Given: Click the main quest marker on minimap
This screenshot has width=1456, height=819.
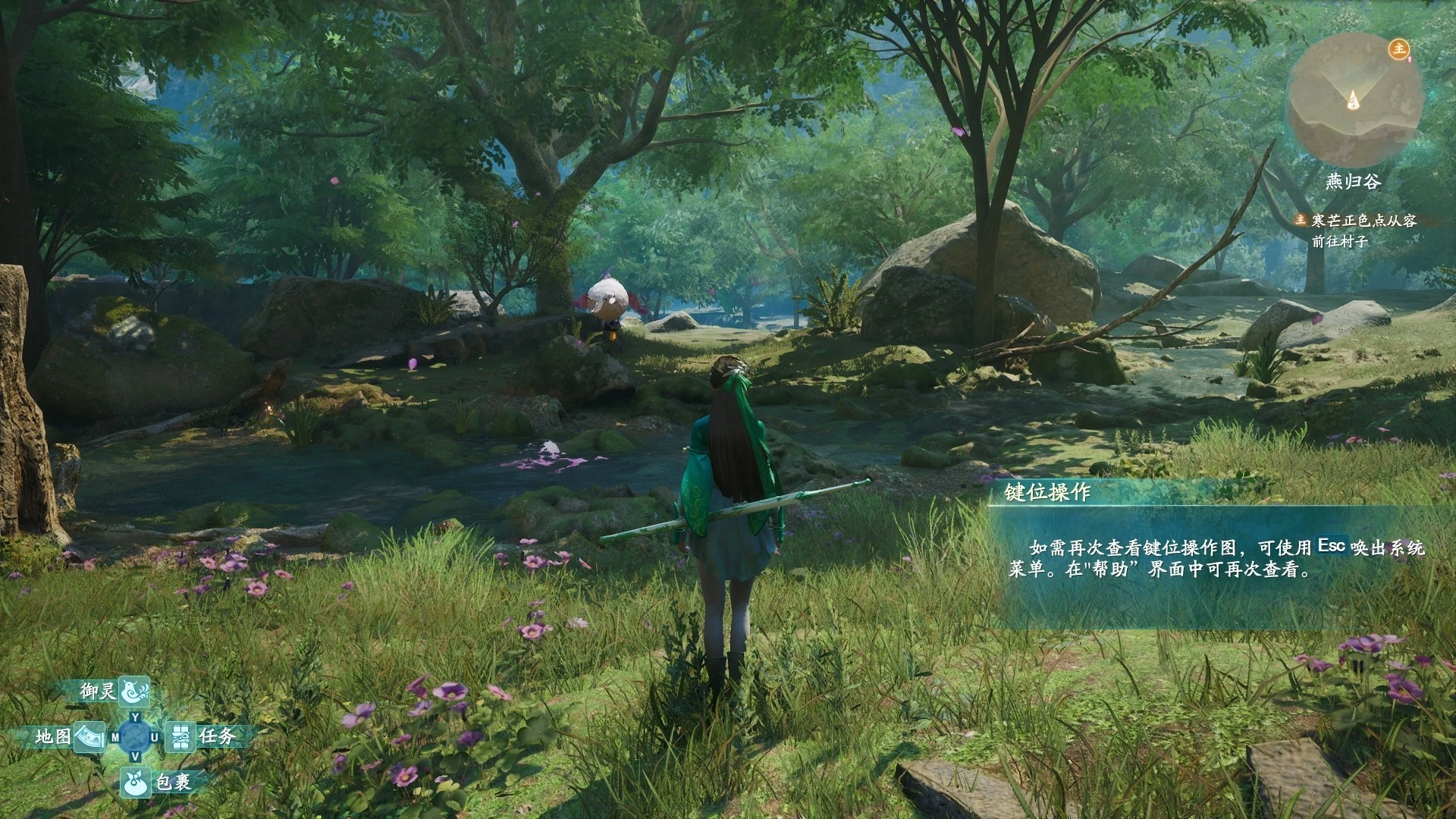Looking at the screenshot, I should [x=1398, y=49].
